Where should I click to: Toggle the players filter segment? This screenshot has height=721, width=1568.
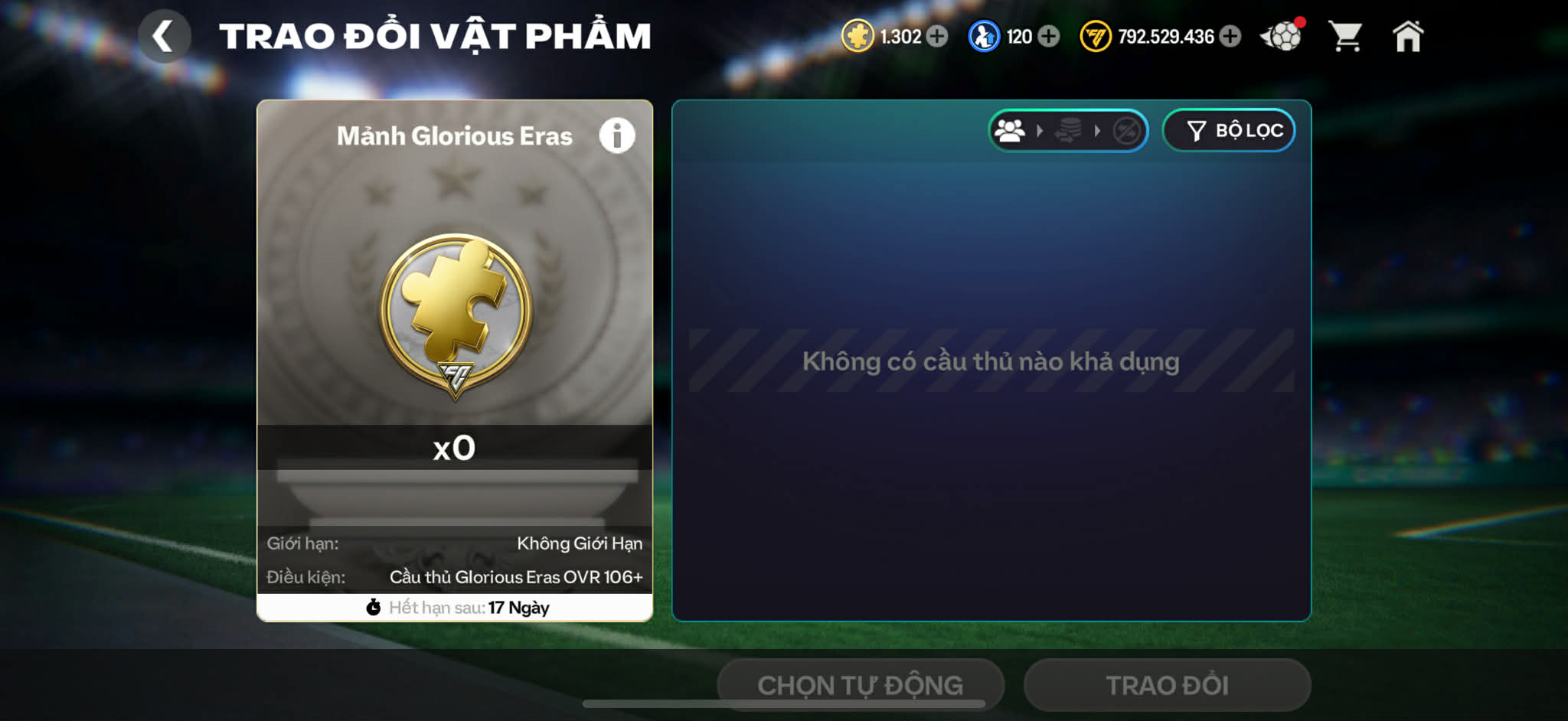pos(1011,130)
